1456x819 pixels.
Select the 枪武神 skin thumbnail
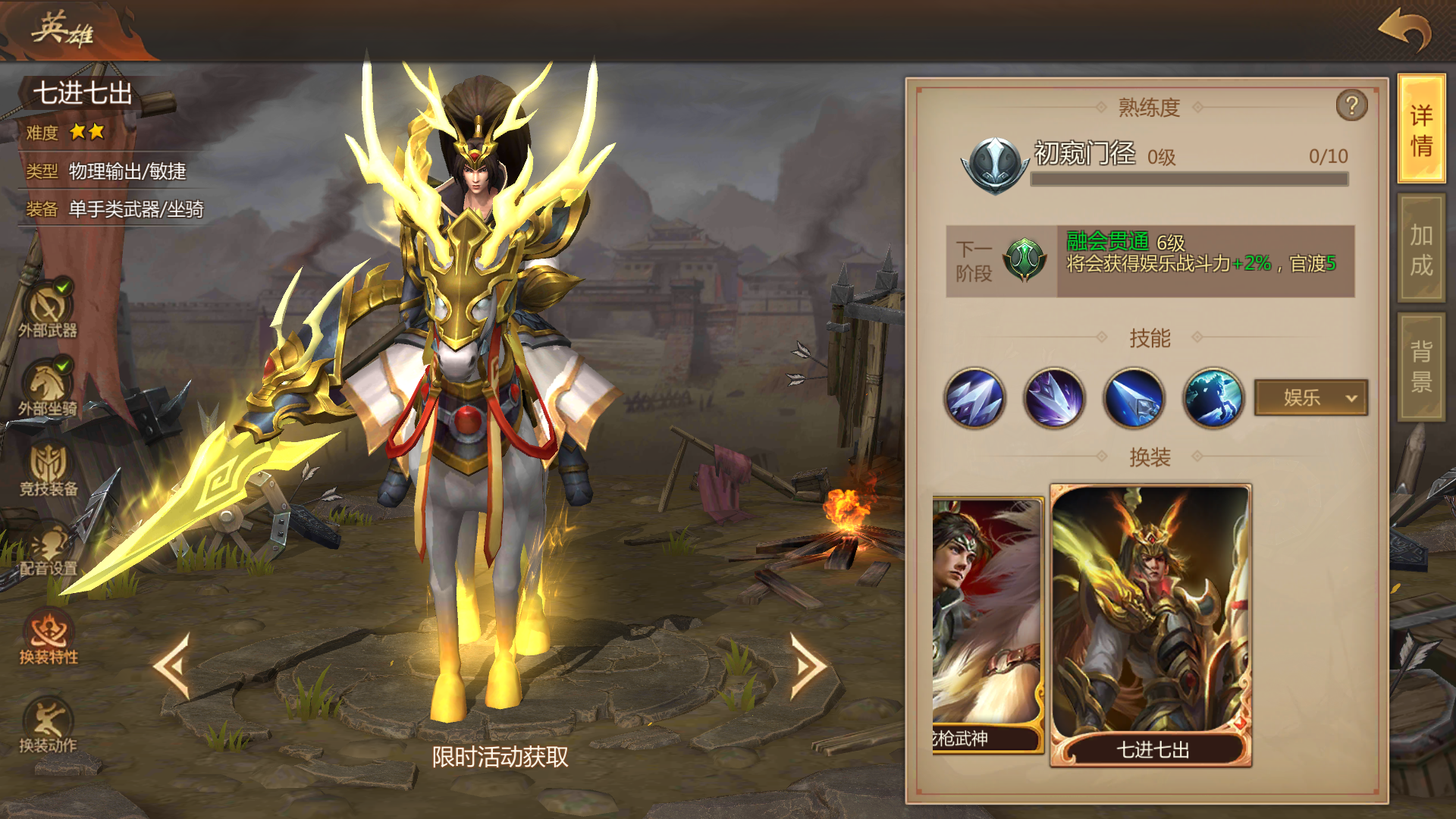click(x=987, y=625)
